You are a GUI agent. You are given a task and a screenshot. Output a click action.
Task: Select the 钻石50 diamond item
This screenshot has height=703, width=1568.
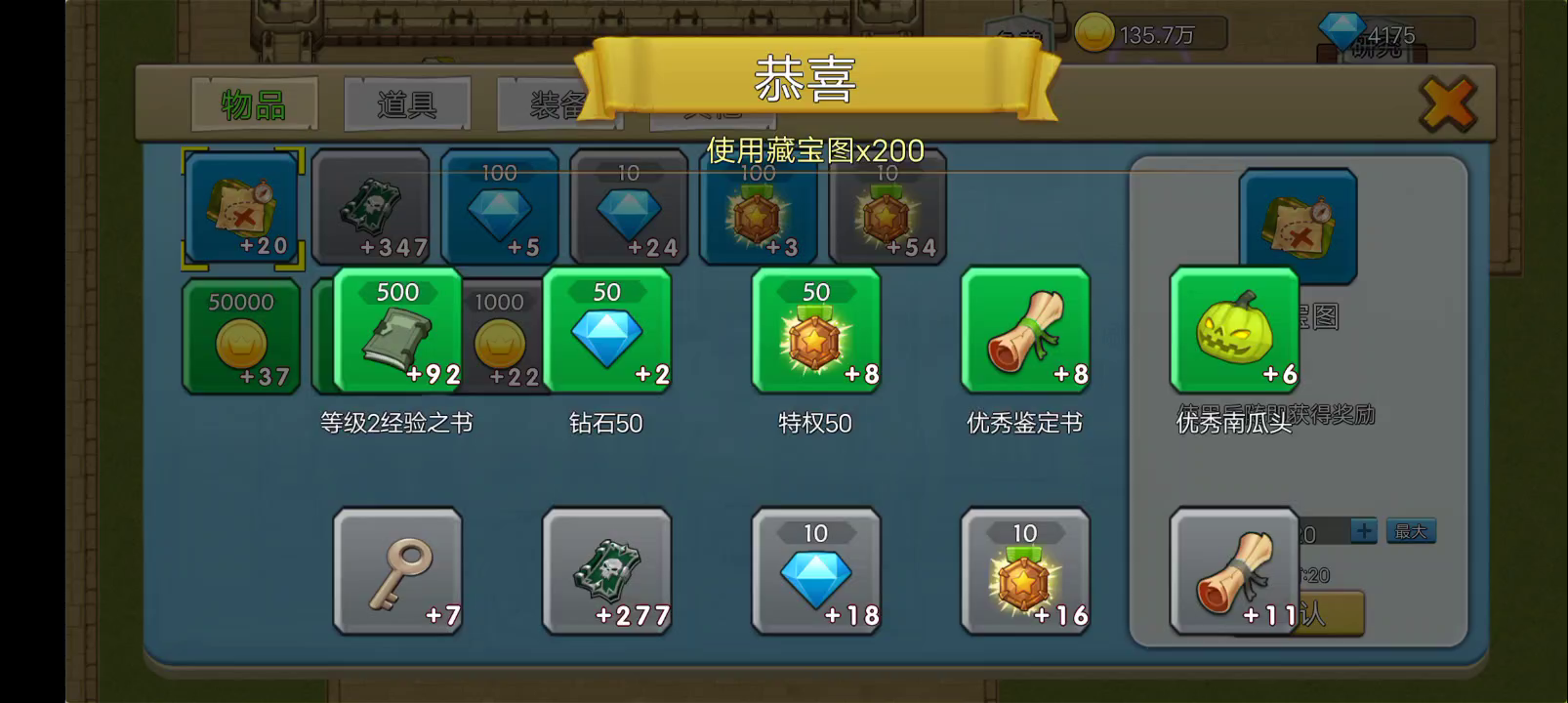tap(606, 332)
